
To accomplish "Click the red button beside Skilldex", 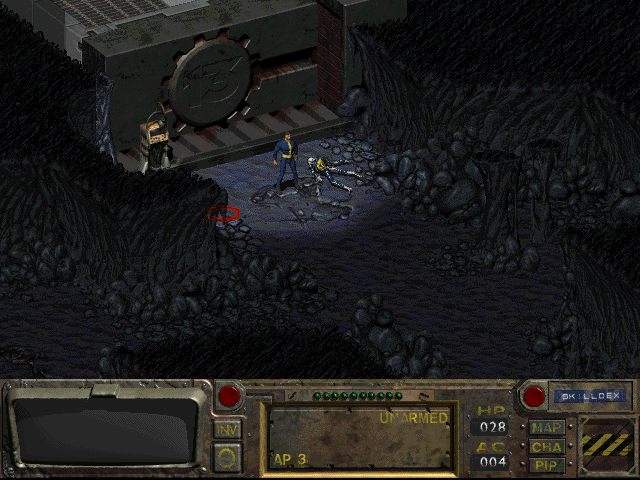I will tap(534, 396).
